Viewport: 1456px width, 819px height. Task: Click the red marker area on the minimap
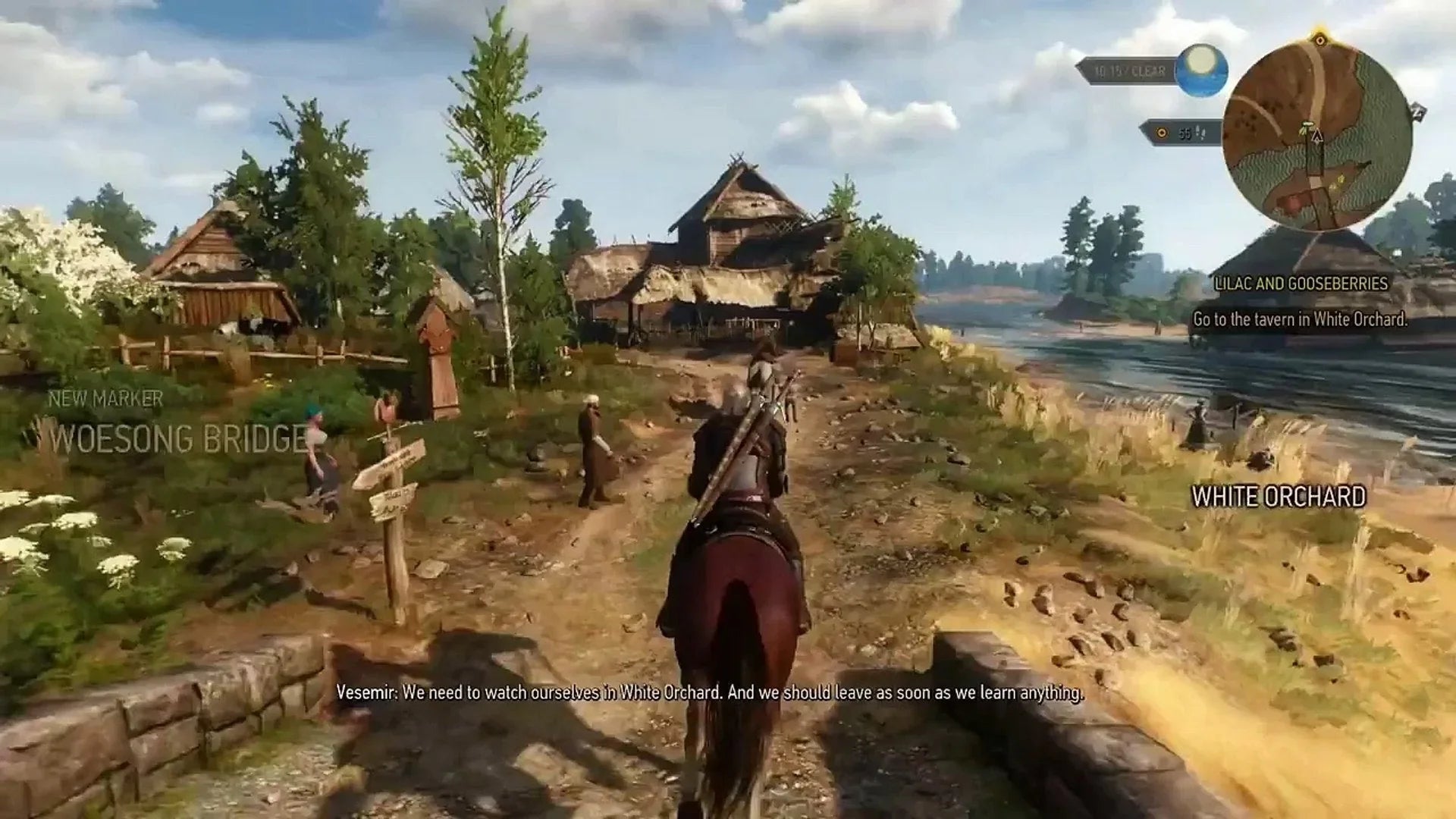click(x=1293, y=204)
